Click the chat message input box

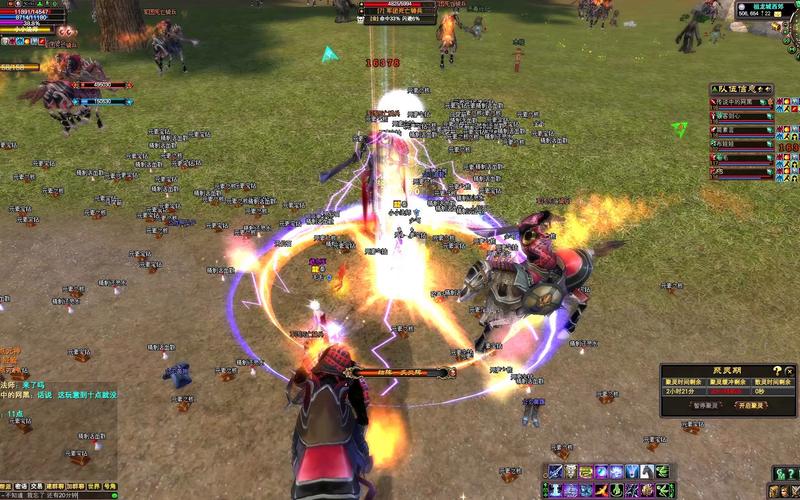tap(55, 495)
